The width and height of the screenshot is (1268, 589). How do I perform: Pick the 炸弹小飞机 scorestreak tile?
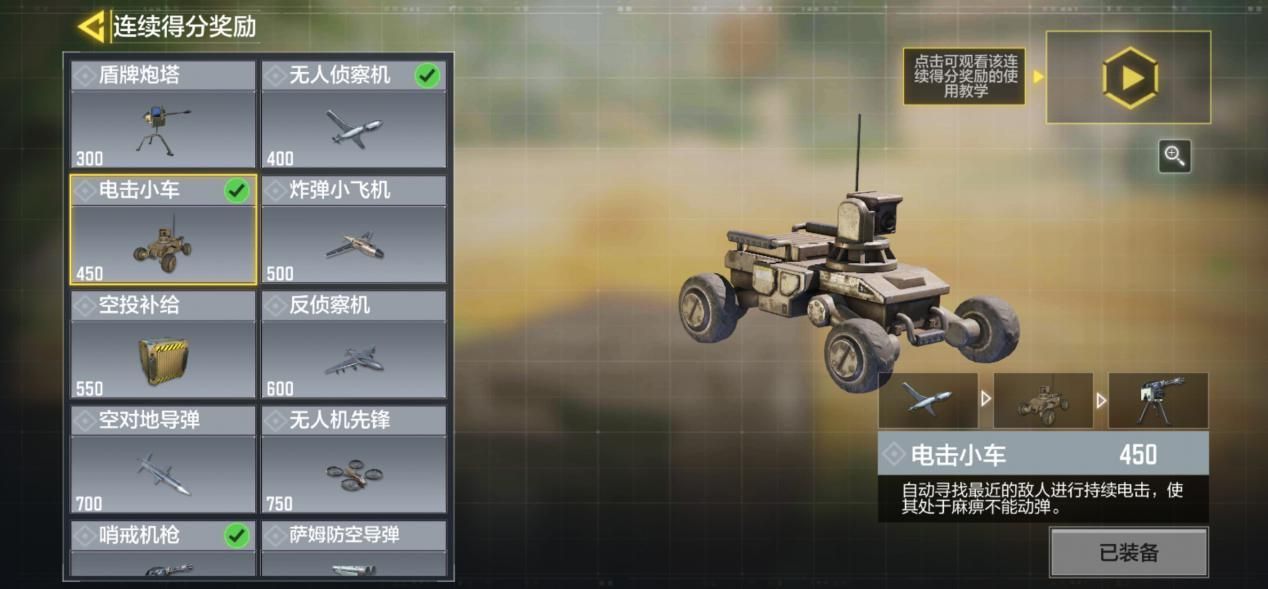click(x=354, y=230)
